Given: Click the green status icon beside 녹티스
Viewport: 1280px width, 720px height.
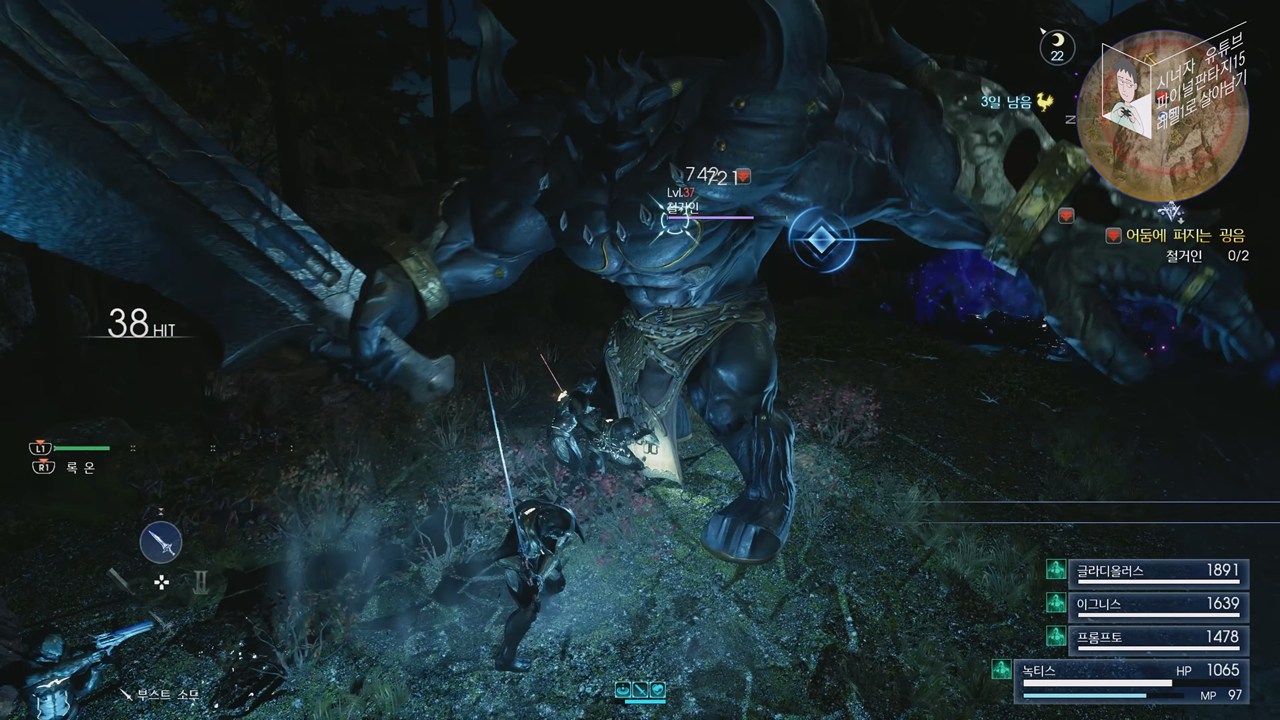Looking at the screenshot, I should pos(1000,670).
